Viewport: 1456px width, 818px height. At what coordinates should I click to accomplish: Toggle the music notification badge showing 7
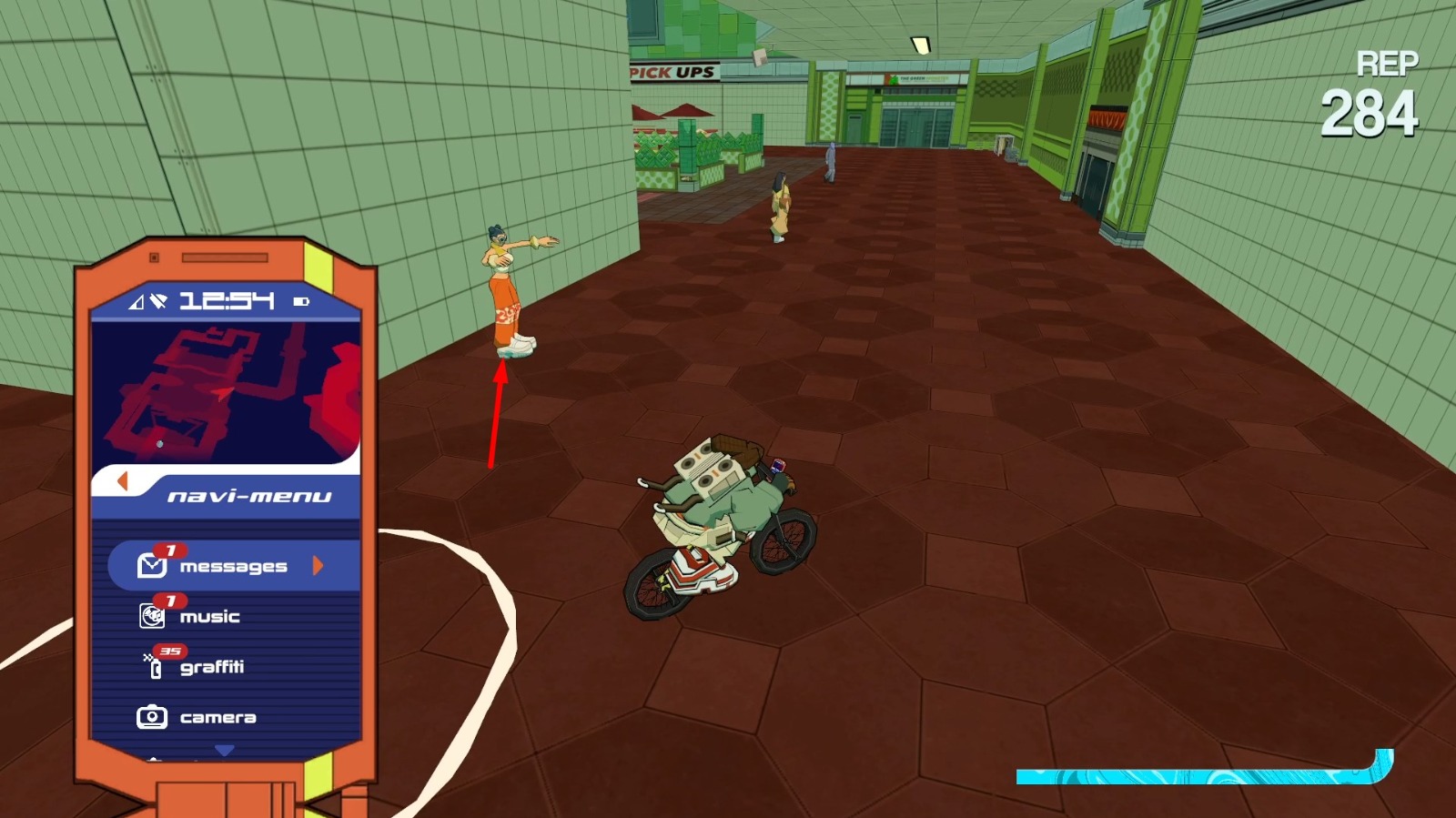pyautogui.click(x=169, y=601)
